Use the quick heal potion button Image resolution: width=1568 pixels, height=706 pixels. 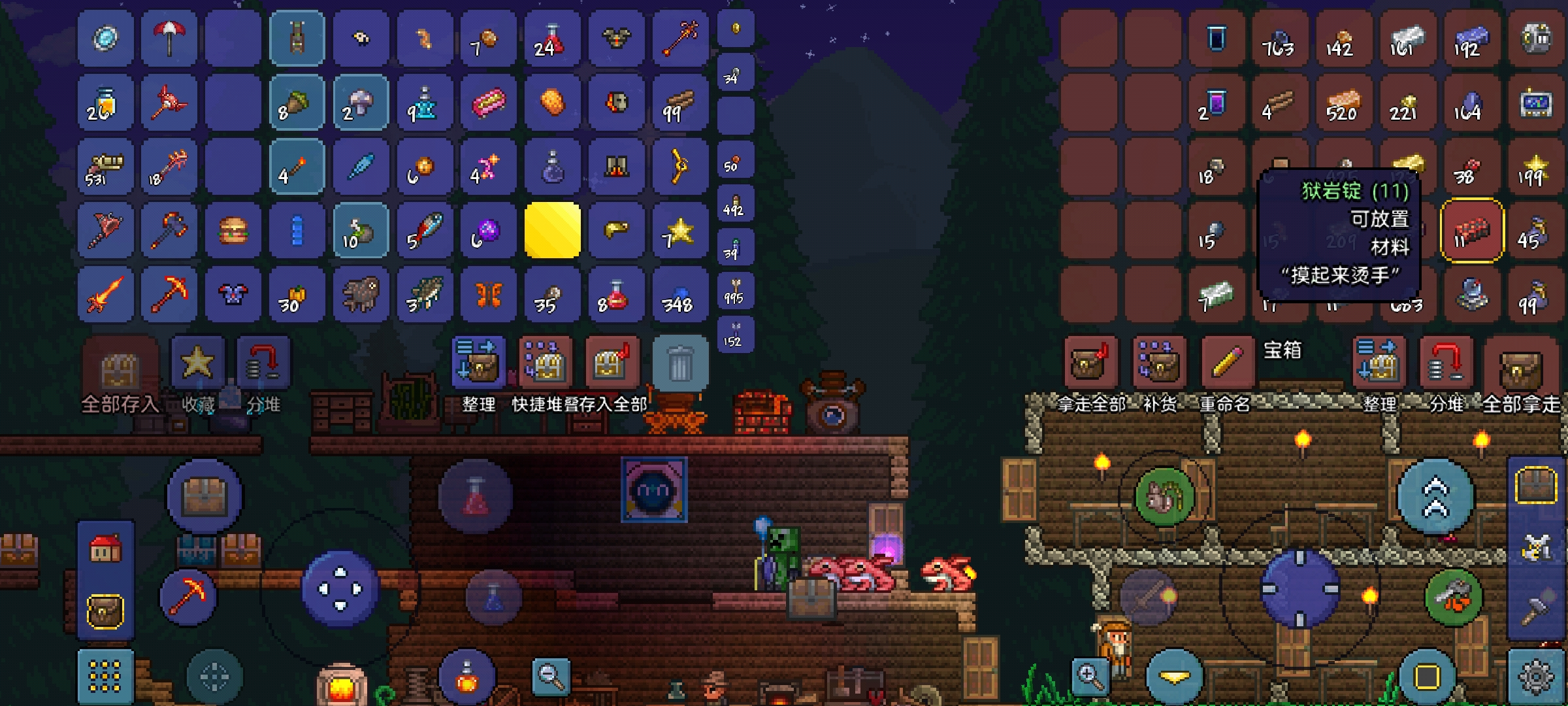pos(476,497)
